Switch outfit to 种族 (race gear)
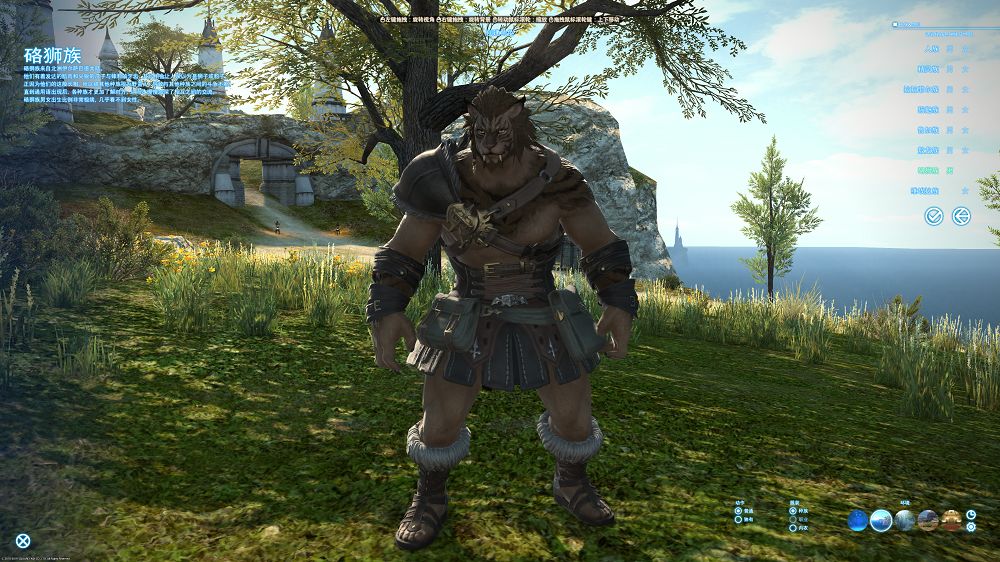This screenshot has height=562, width=1000. point(793,510)
